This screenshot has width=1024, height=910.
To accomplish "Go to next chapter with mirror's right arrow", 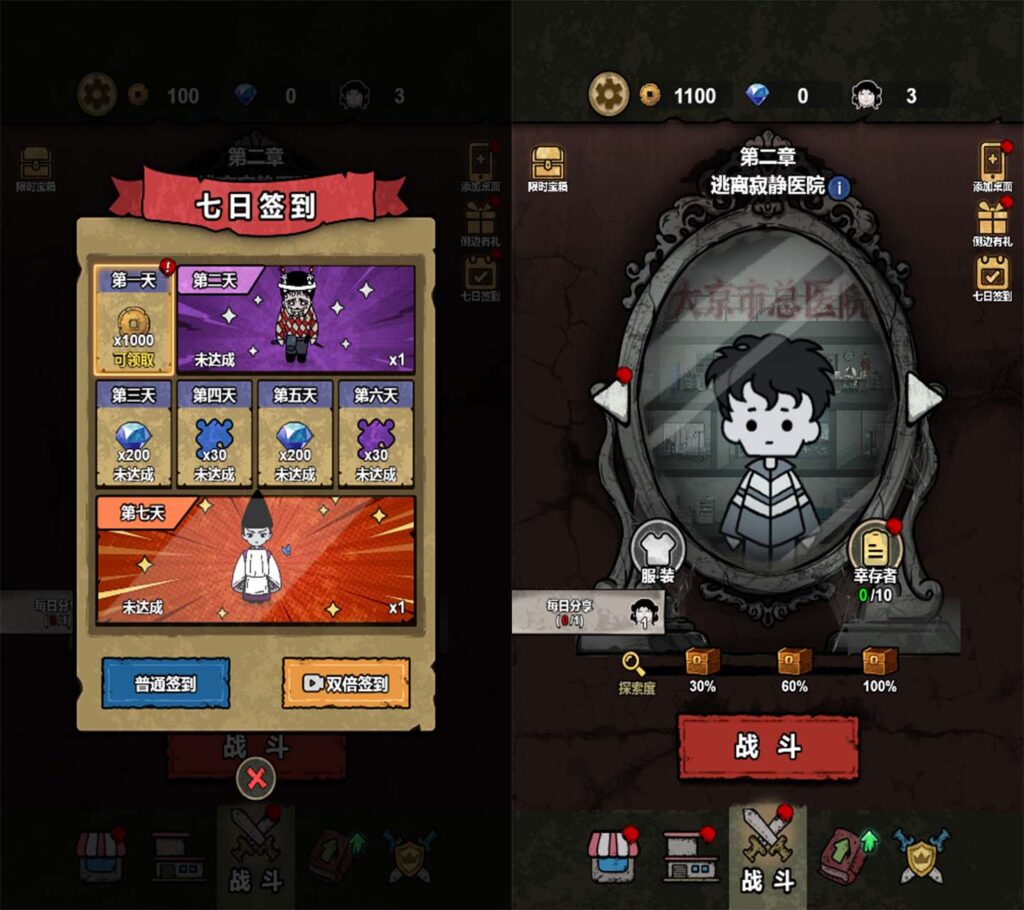I will coord(922,397).
